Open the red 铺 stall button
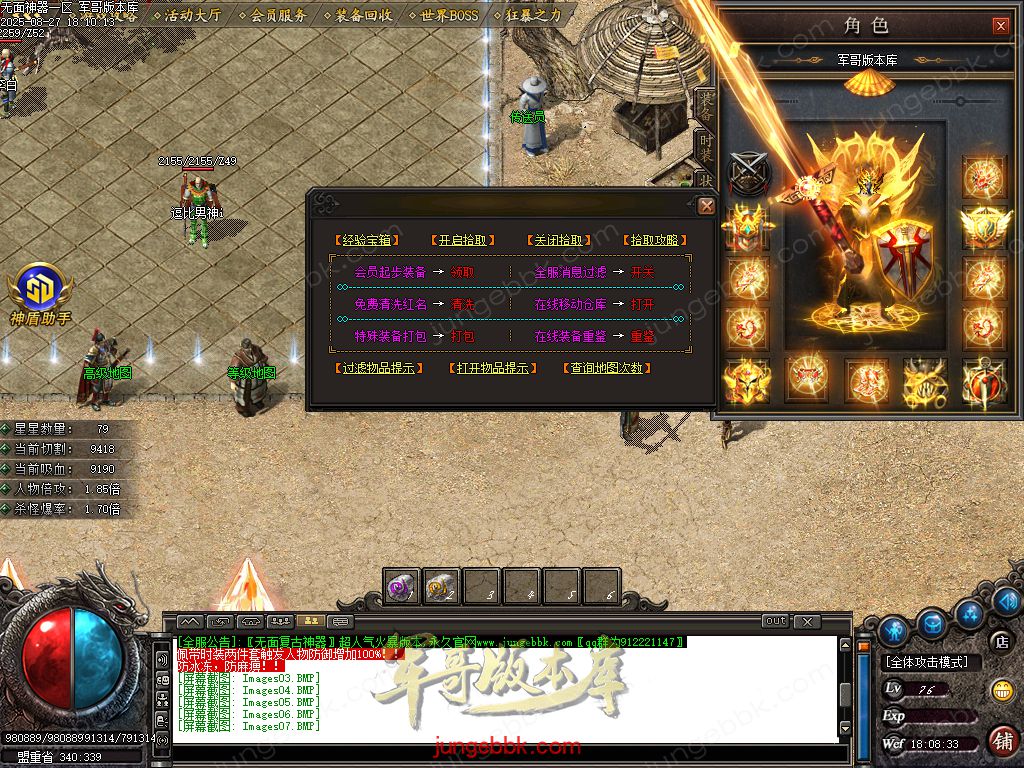 (x=1001, y=740)
